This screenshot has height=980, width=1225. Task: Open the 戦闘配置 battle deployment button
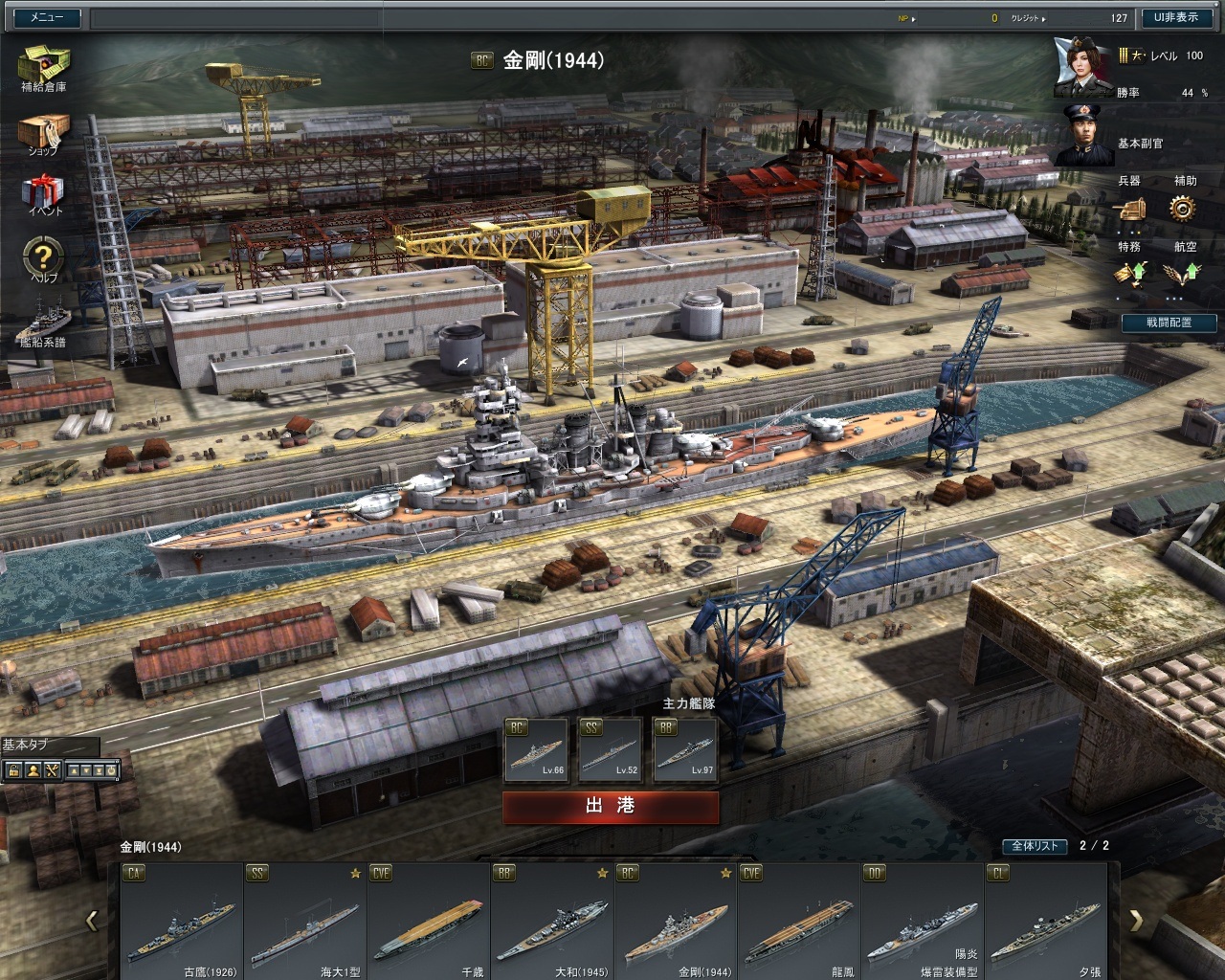pos(1169,323)
